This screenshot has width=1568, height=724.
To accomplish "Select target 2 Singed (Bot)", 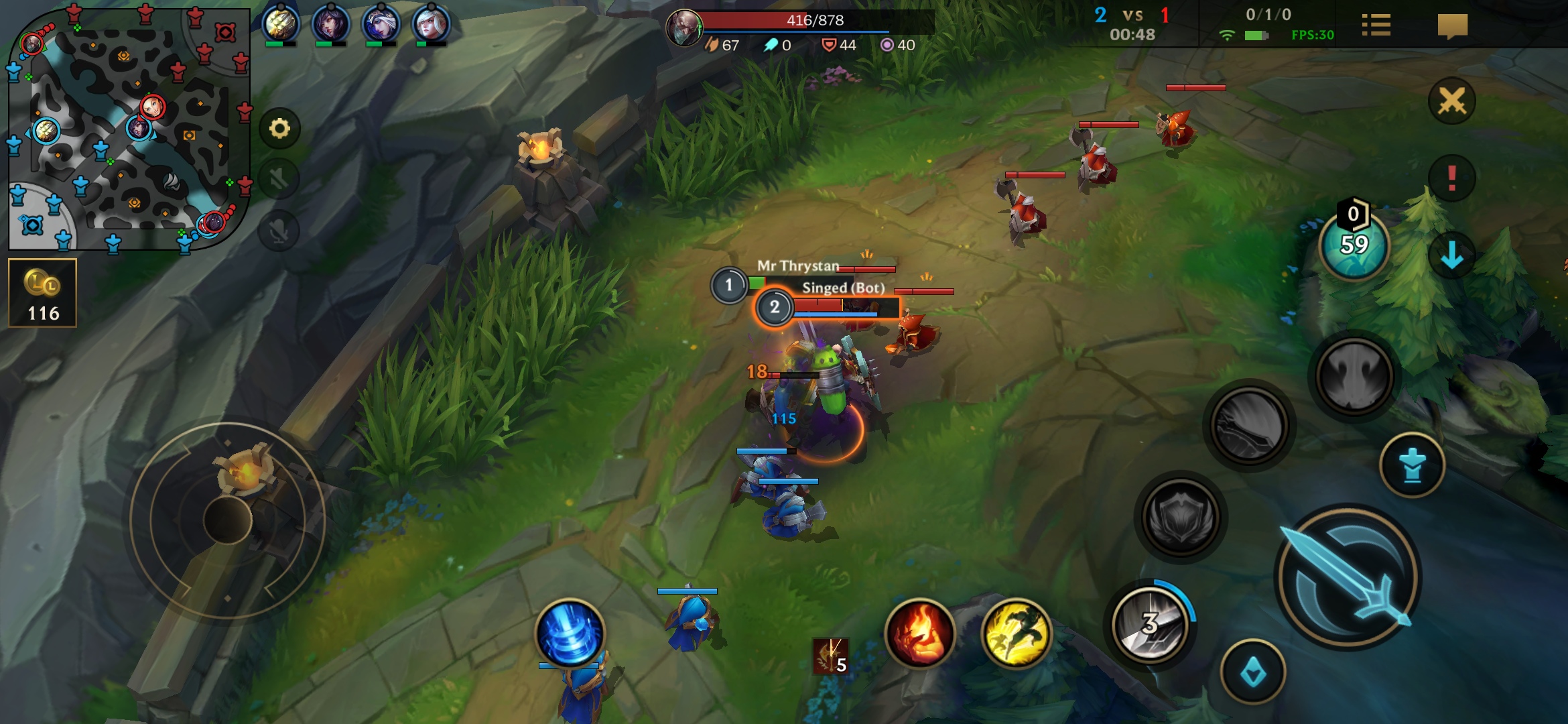I will pyautogui.click(x=775, y=308).
